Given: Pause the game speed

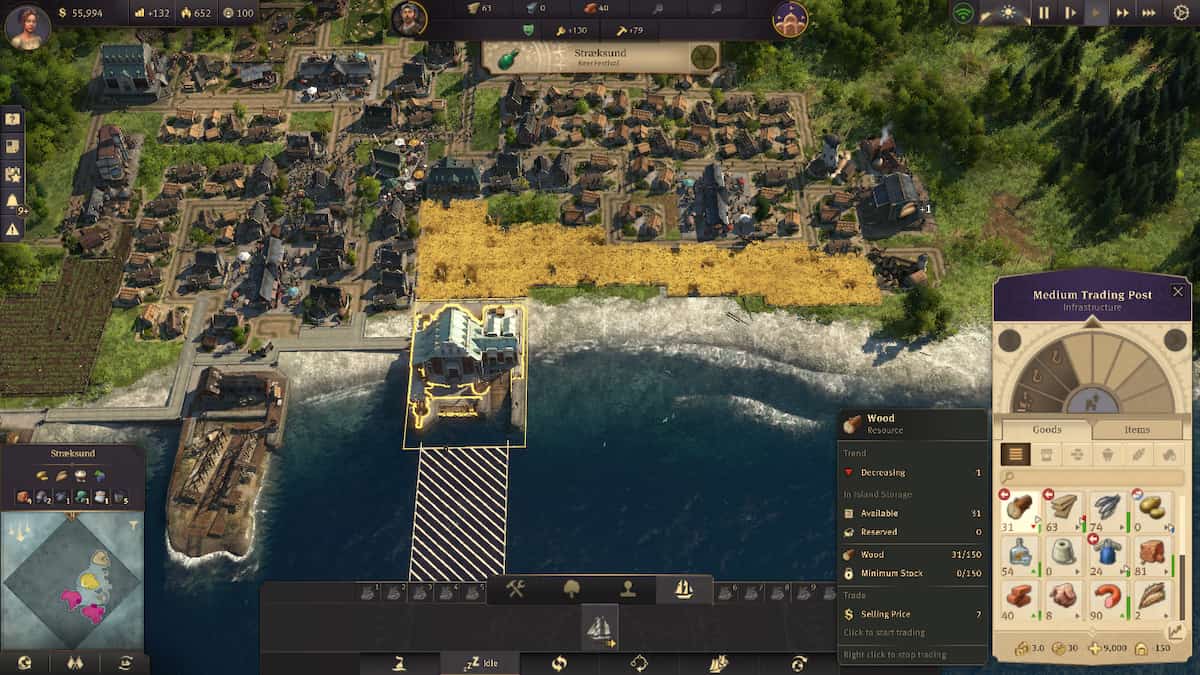Looking at the screenshot, I should coord(1044,14).
